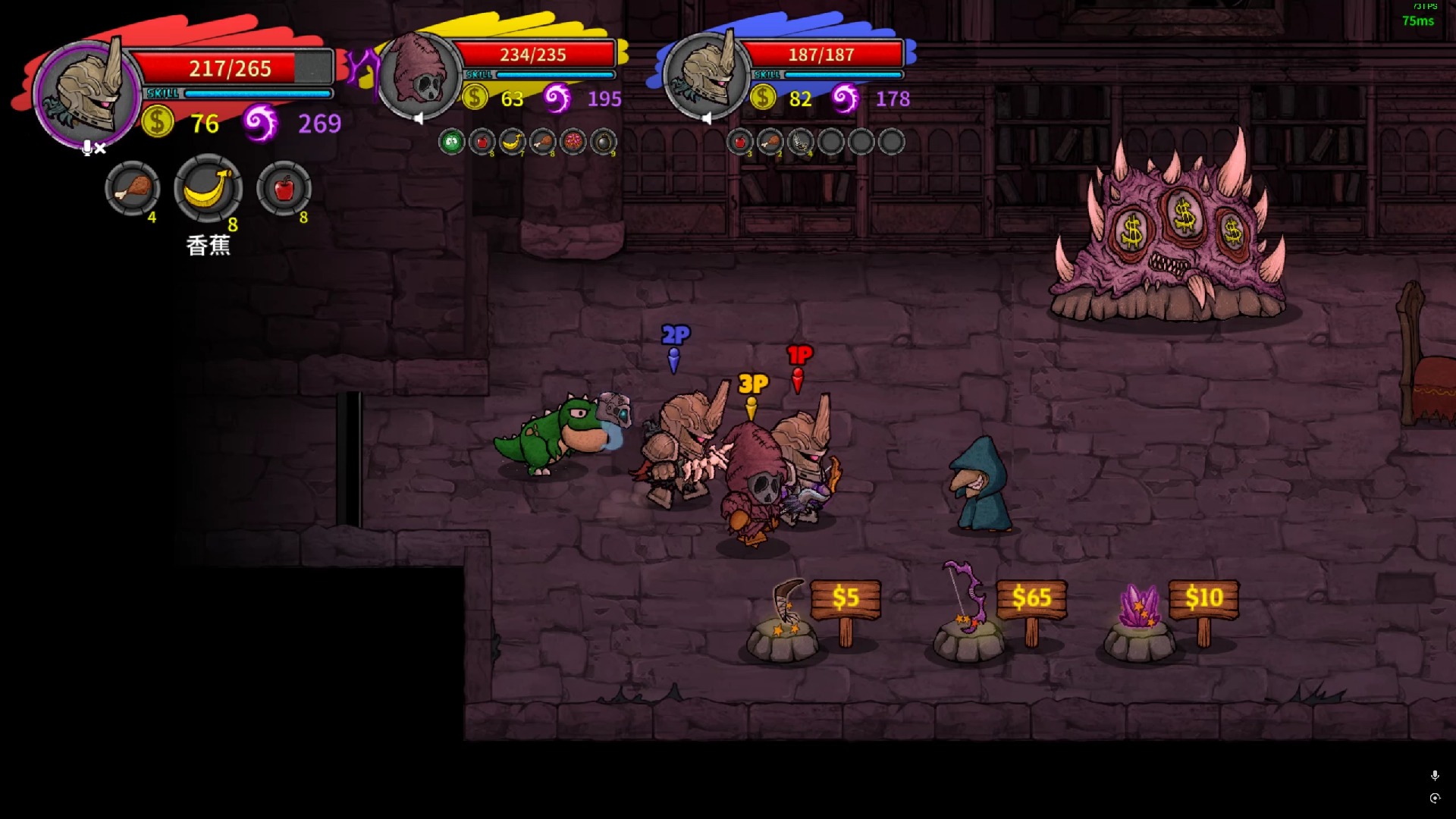Image resolution: width=1456 pixels, height=819 pixels.
Task: Click the overlay microphone icon in the corner
Action: [1435, 775]
